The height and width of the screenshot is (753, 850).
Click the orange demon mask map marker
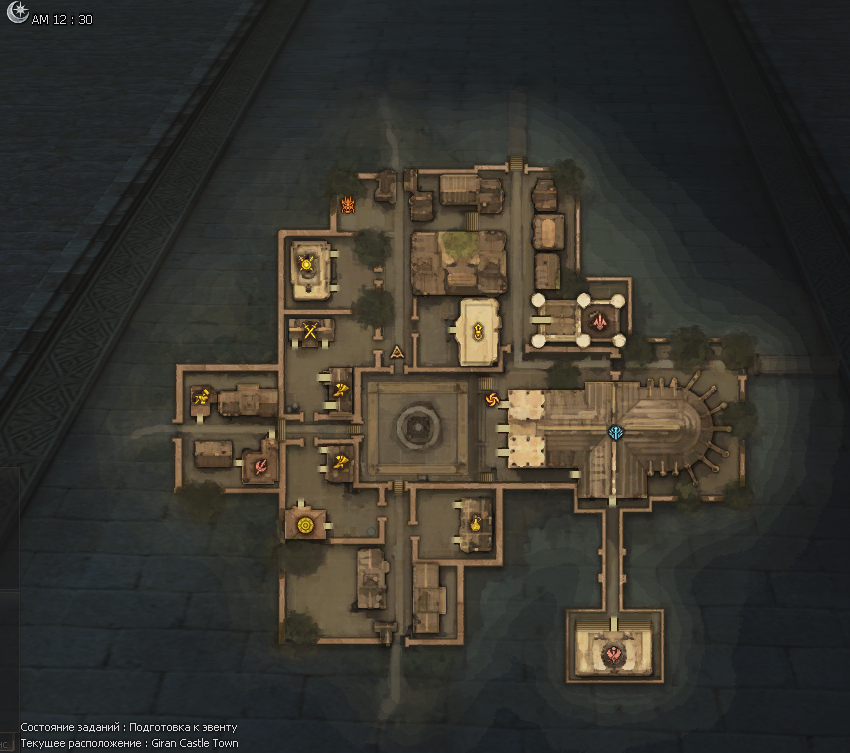coord(348,205)
